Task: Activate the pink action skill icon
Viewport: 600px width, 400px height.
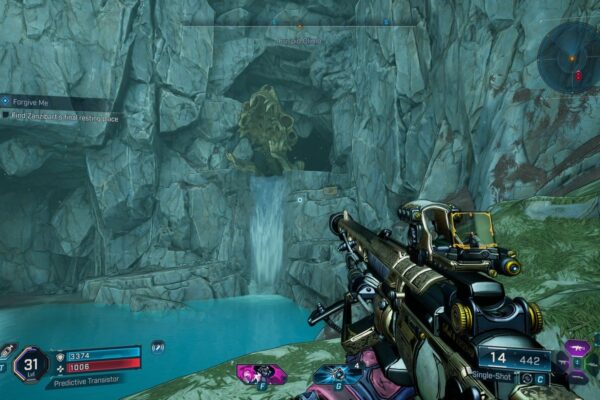Action: [260, 373]
